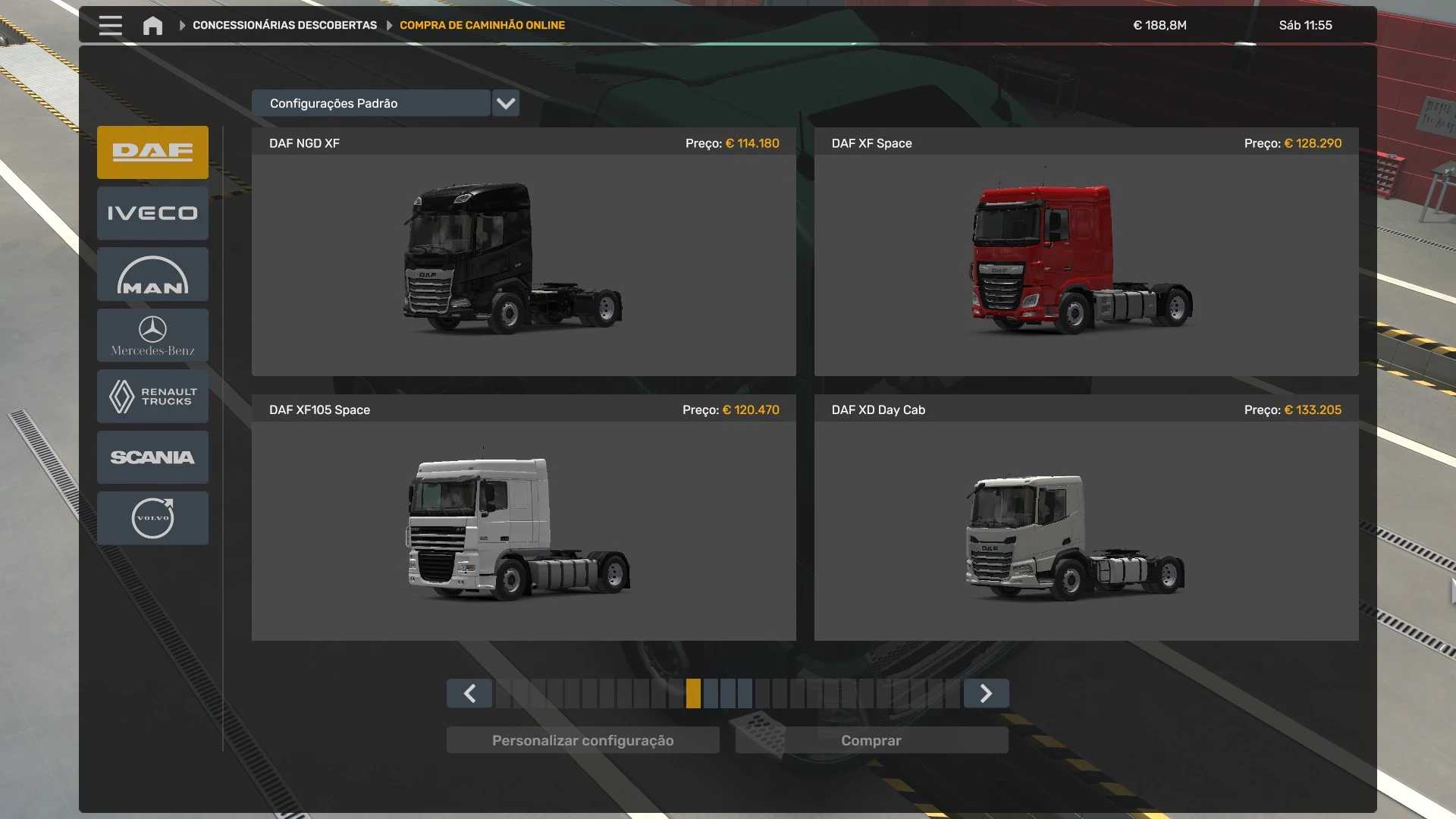The width and height of the screenshot is (1456, 819).
Task: Switch to Renault Trucks brand
Action: point(152,397)
